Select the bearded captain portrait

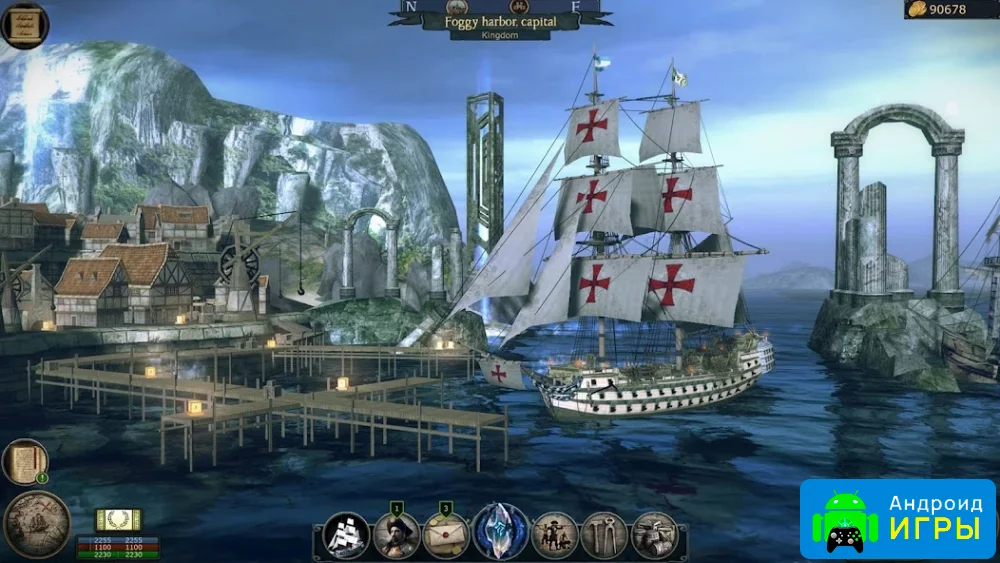coord(396,535)
